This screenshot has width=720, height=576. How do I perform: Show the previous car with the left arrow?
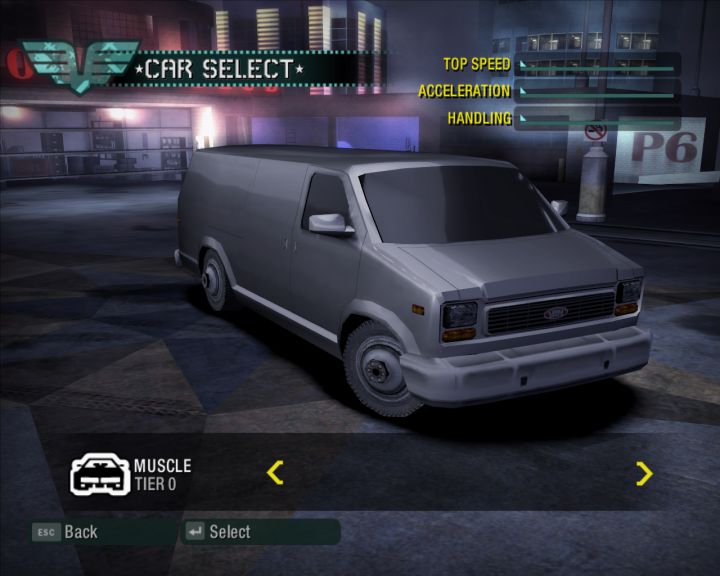pyautogui.click(x=276, y=472)
